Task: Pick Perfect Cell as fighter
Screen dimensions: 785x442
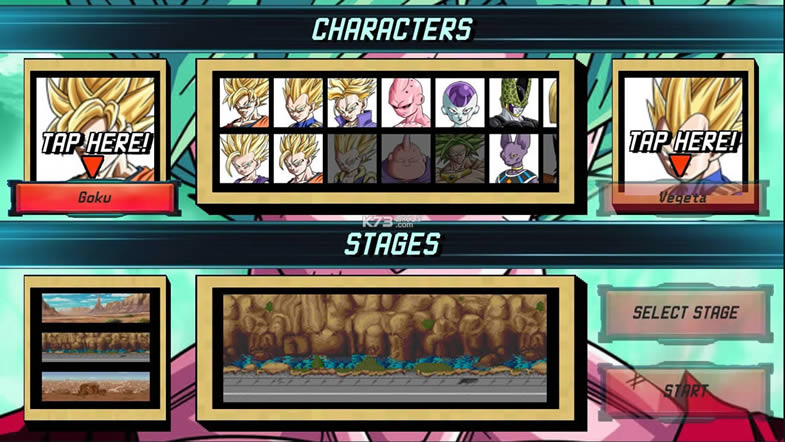Action: [x=513, y=103]
